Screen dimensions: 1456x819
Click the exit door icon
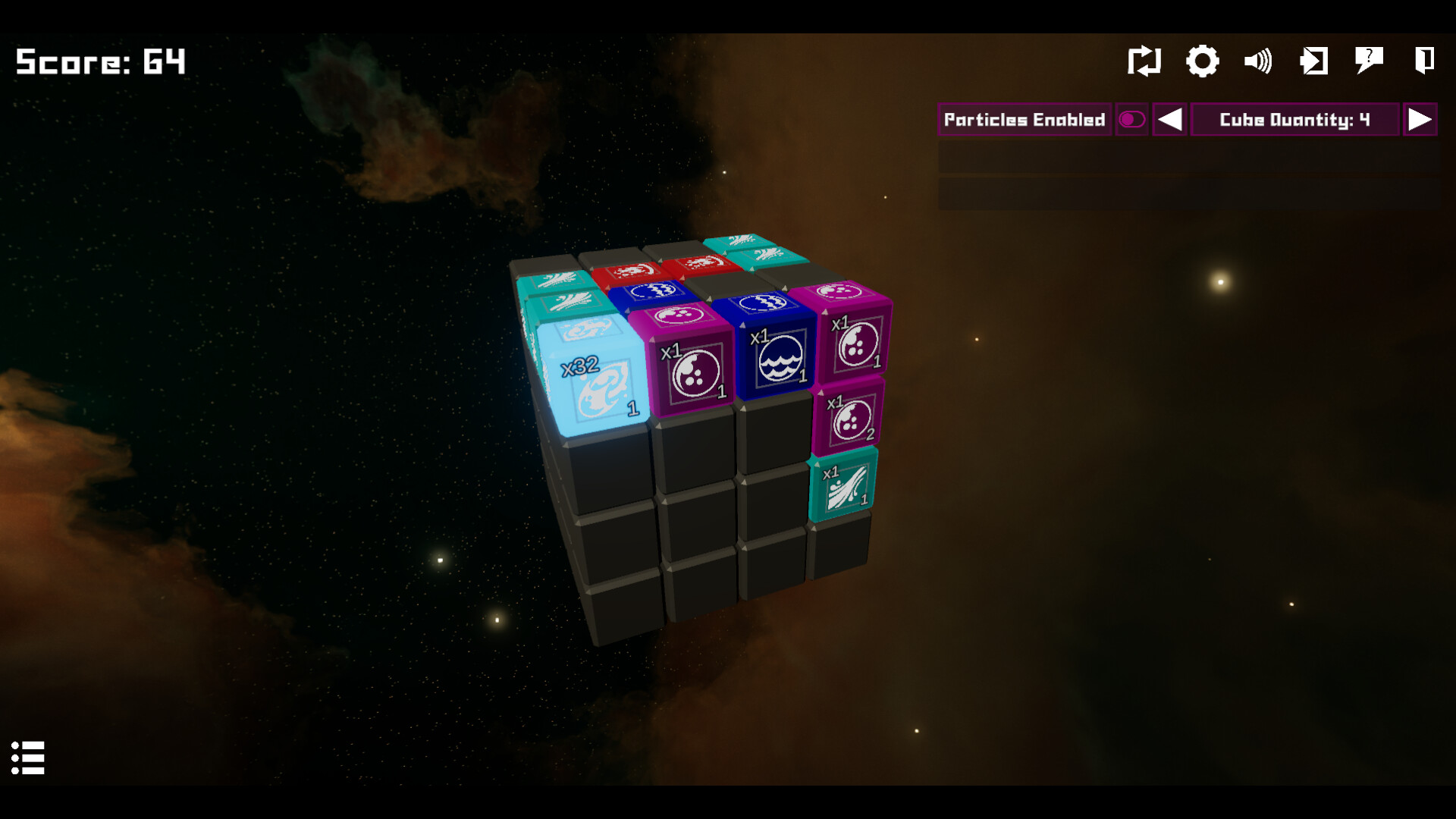1424,61
